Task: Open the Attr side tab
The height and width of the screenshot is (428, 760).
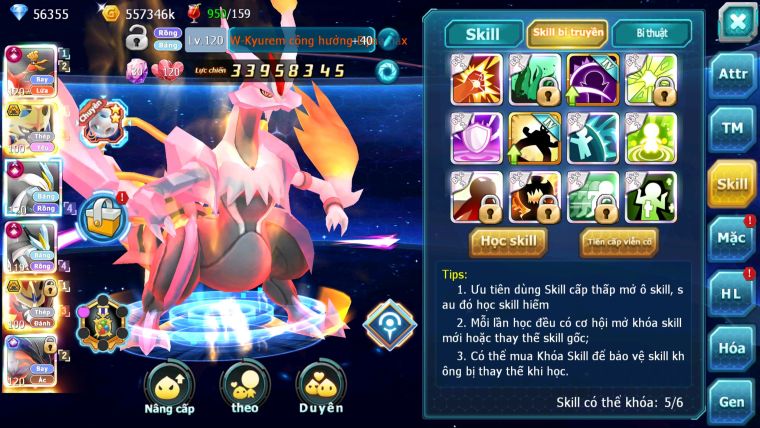Action: [732, 74]
